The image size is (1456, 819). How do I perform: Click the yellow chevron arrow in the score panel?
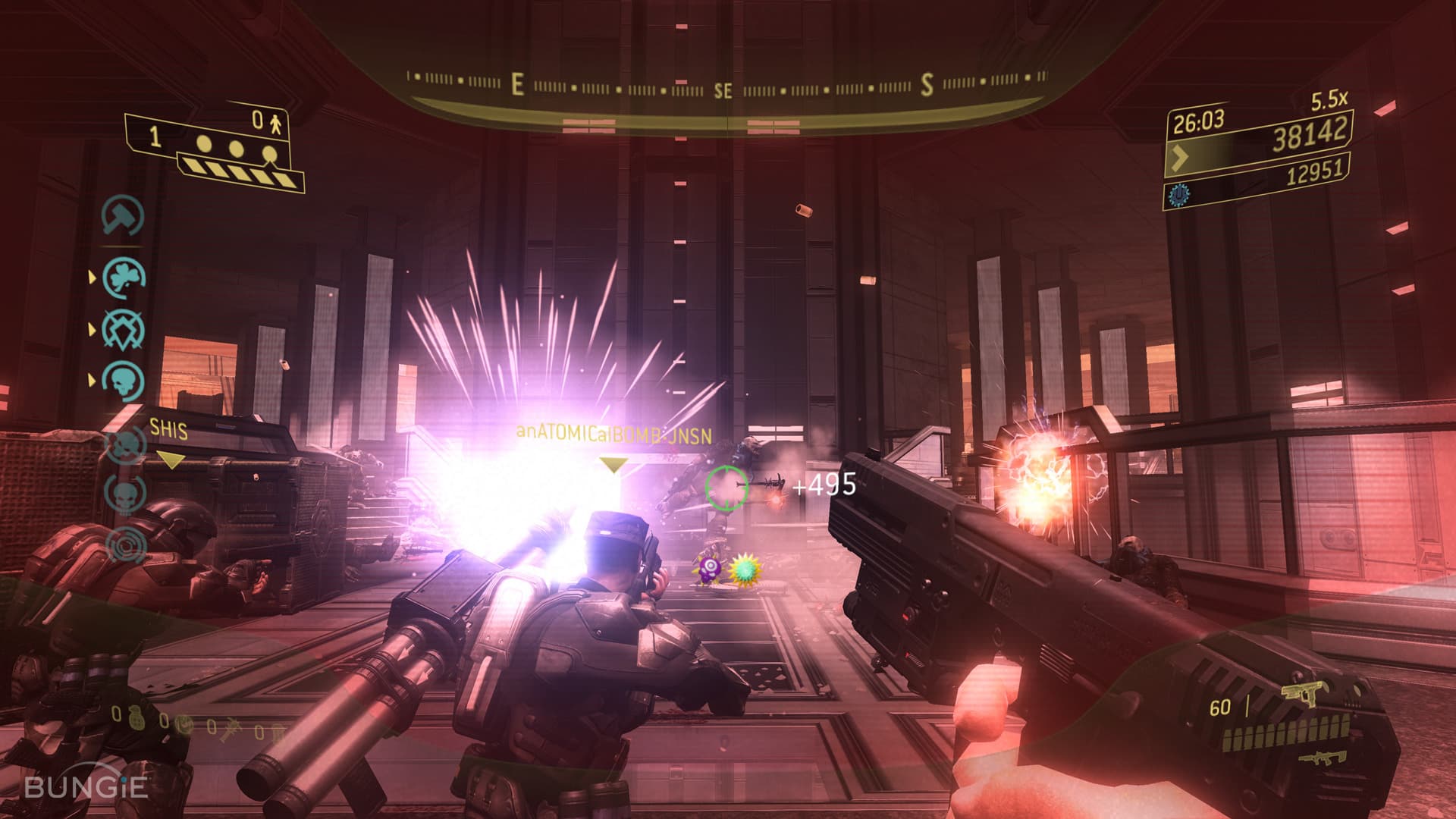(1179, 158)
